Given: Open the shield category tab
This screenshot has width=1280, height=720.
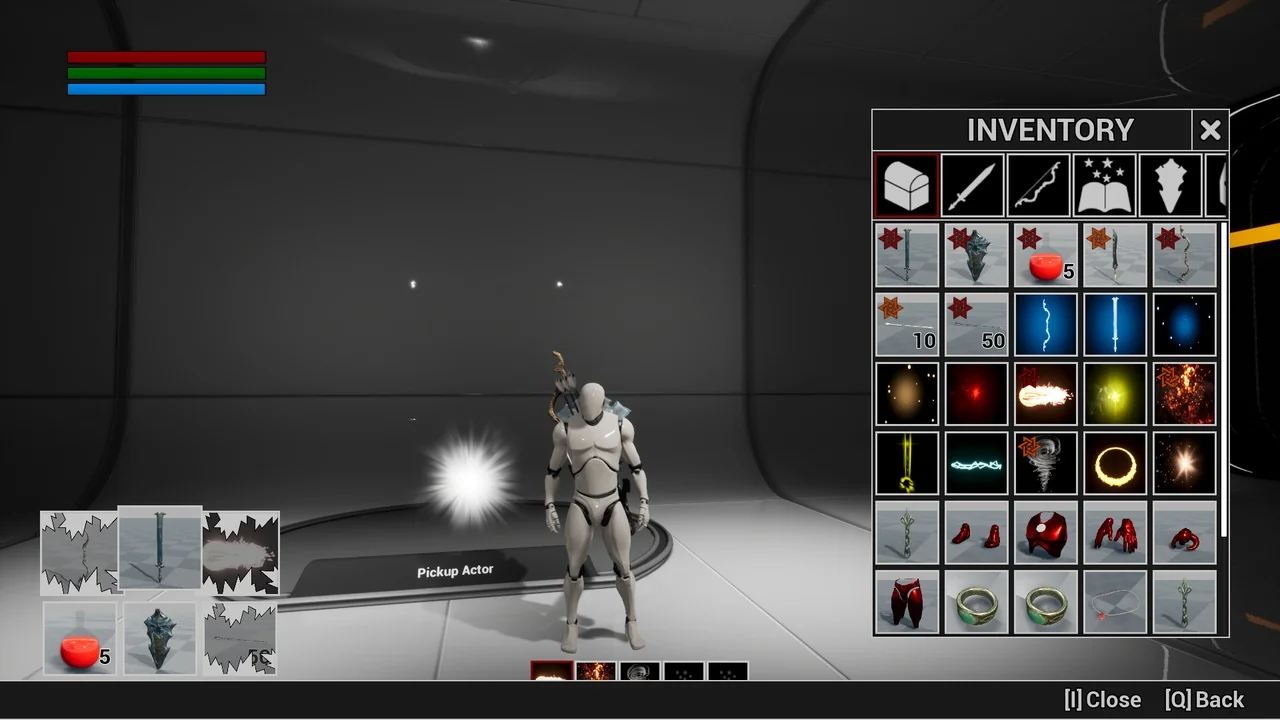Looking at the screenshot, I should pos(1171,185).
